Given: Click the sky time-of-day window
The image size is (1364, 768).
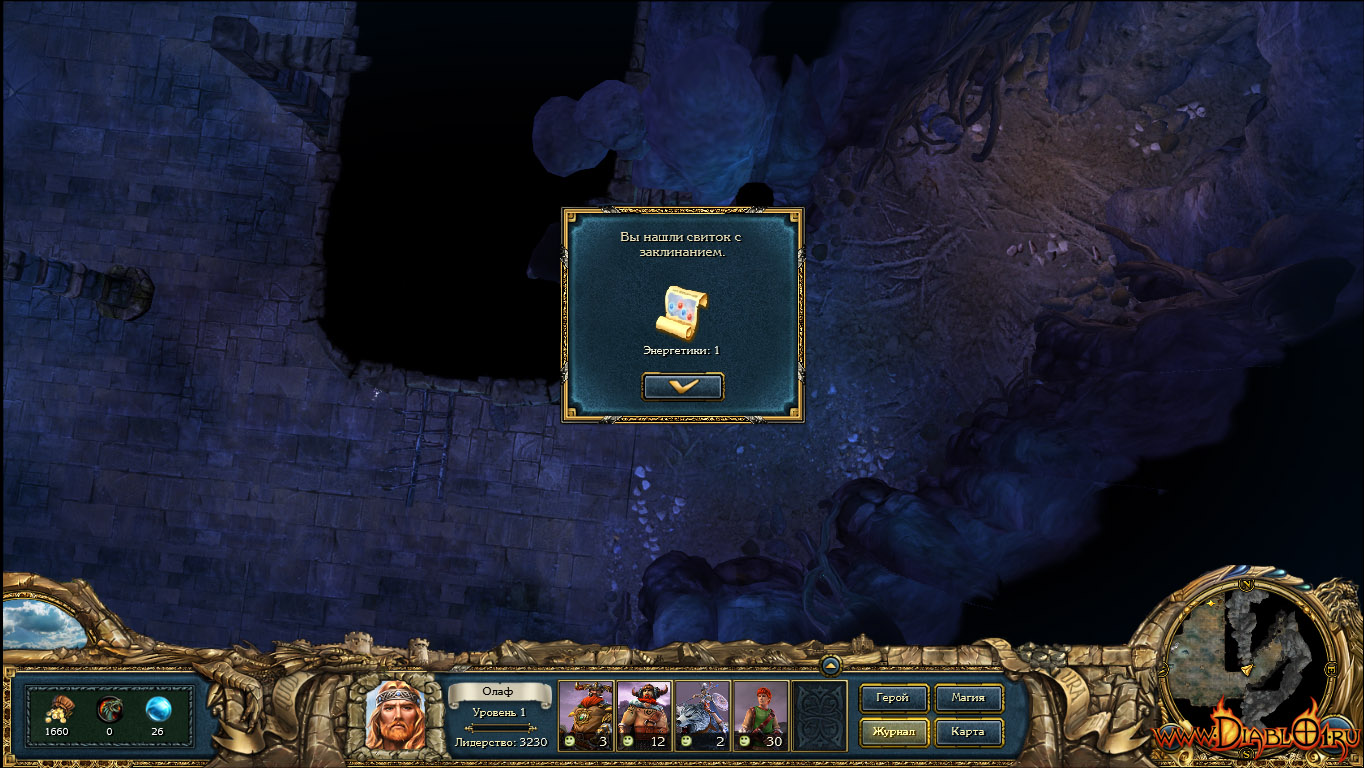Looking at the screenshot, I should point(42,624).
